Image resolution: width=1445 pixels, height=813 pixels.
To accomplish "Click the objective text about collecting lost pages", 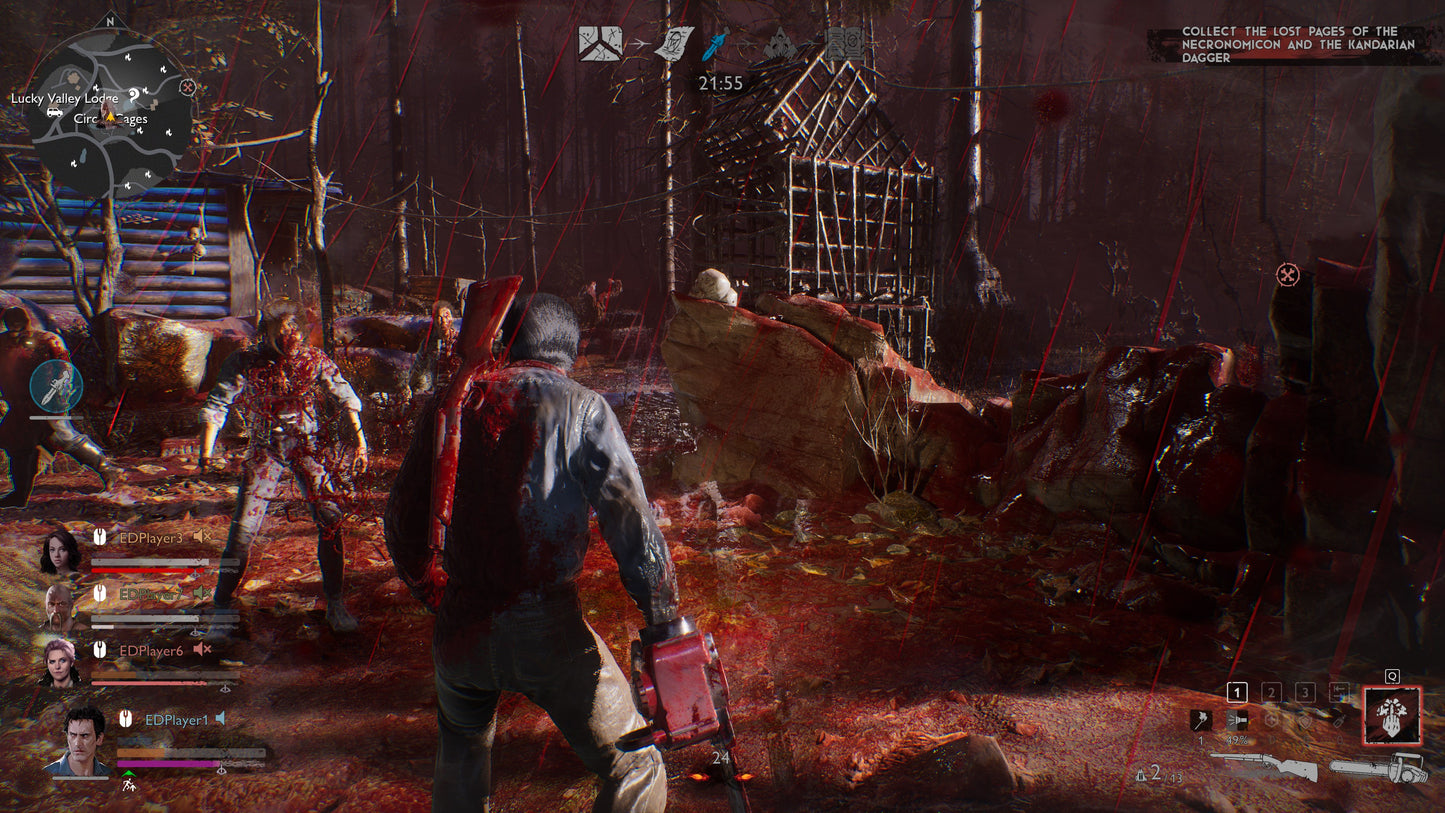I will [1300, 44].
